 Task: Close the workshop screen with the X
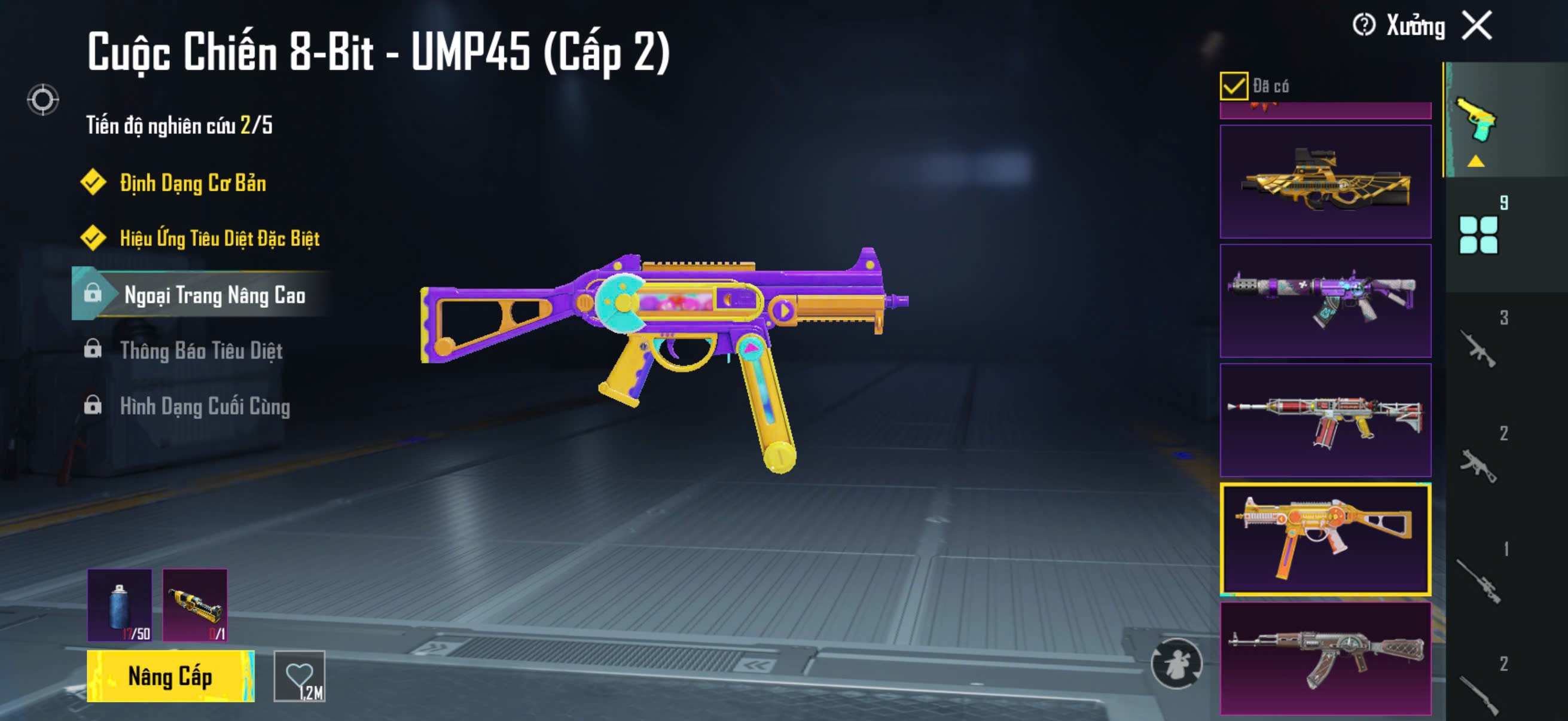tap(1477, 26)
